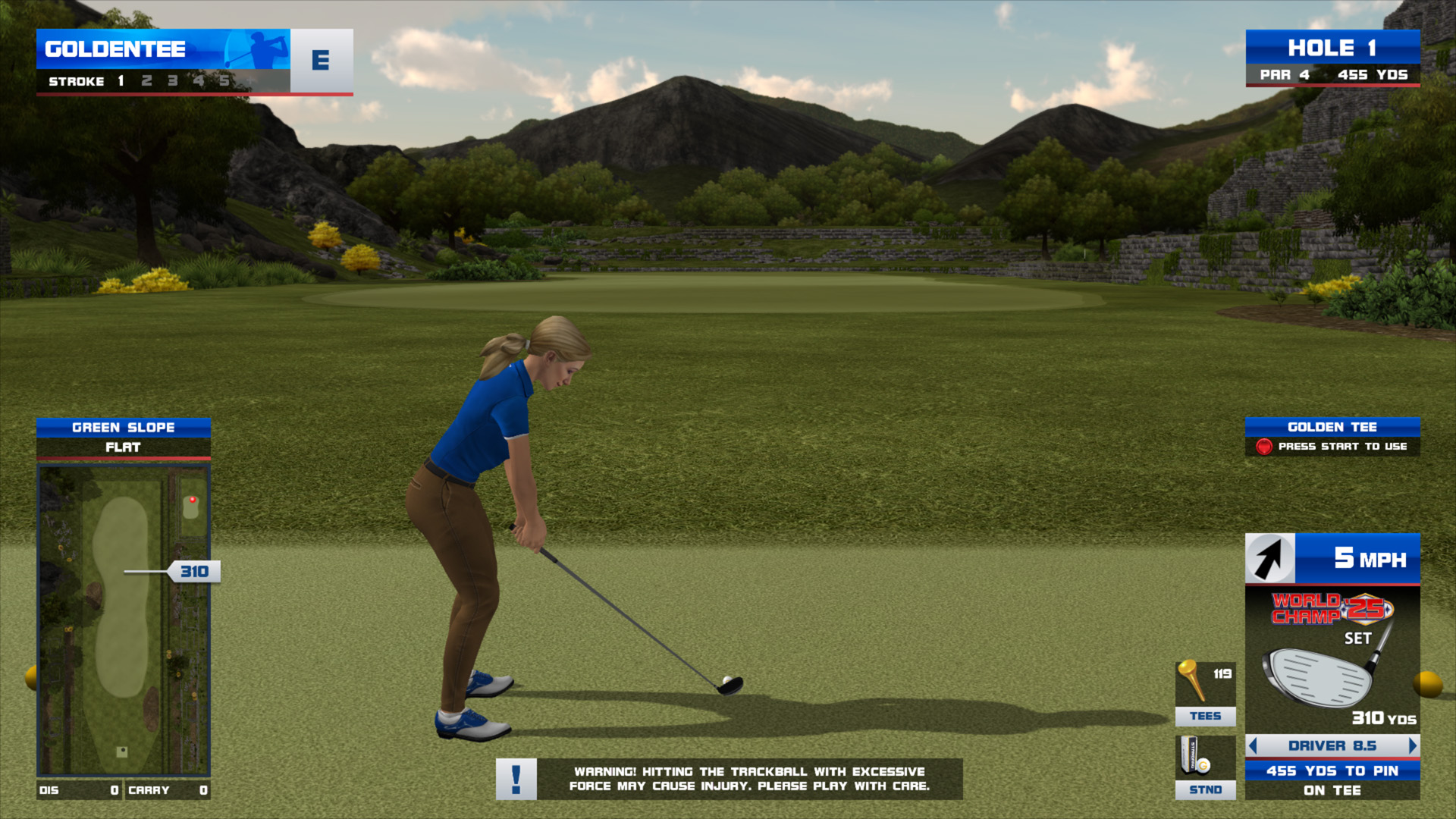
Task: Activate the Golden Tee power-up panel
Action: (x=1332, y=437)
